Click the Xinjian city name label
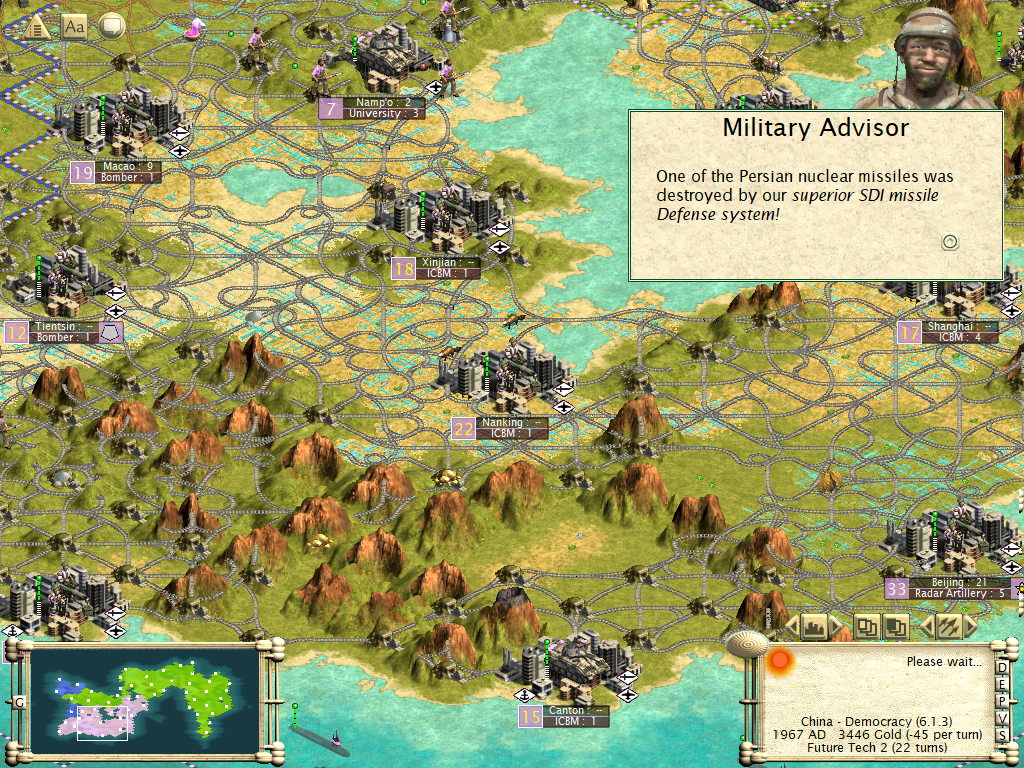Viewport: 1024px width, 768px height. [x=439, y=262]
